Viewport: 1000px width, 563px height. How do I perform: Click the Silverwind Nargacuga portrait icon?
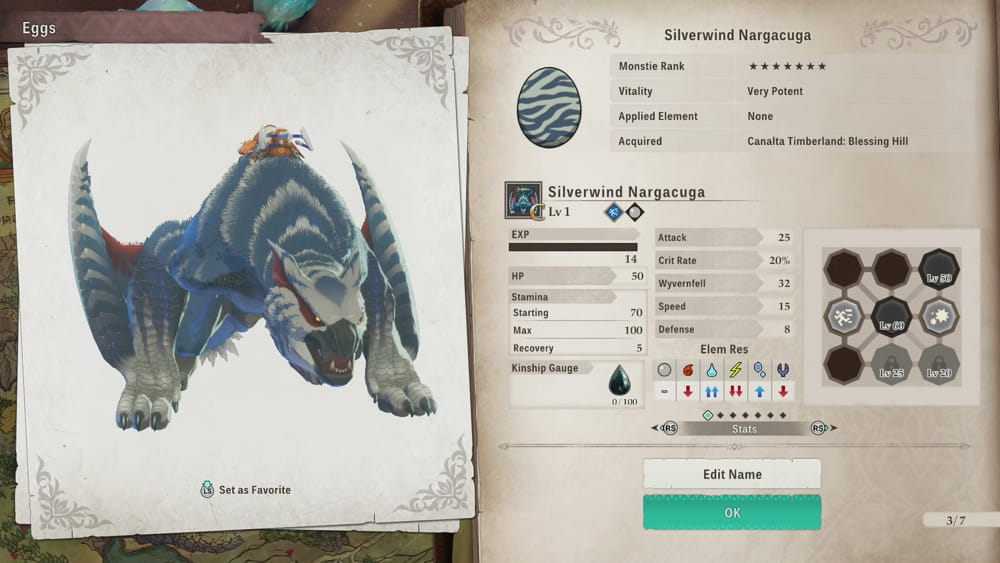coord(523,200)
